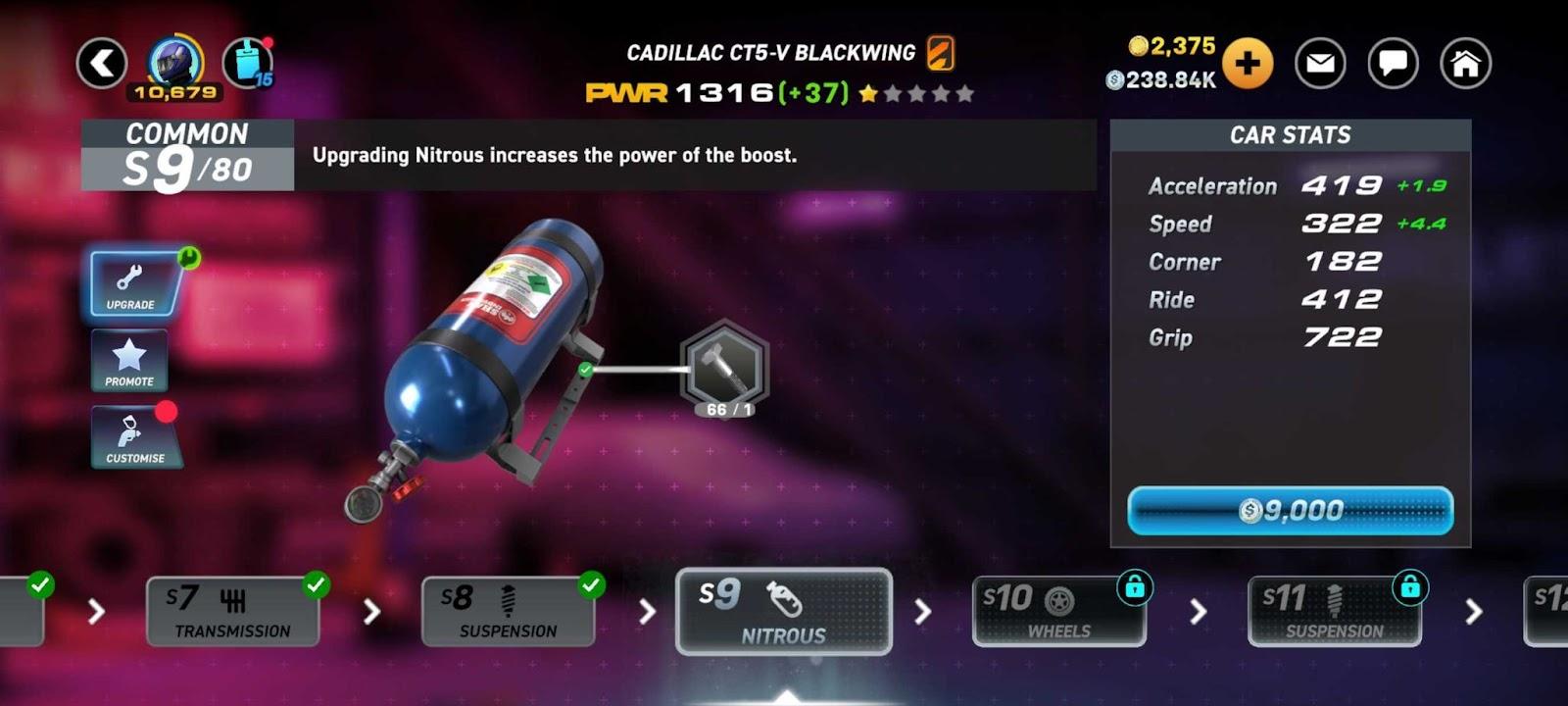
Task: Return to the home screen
Action: click(1465, 64)
